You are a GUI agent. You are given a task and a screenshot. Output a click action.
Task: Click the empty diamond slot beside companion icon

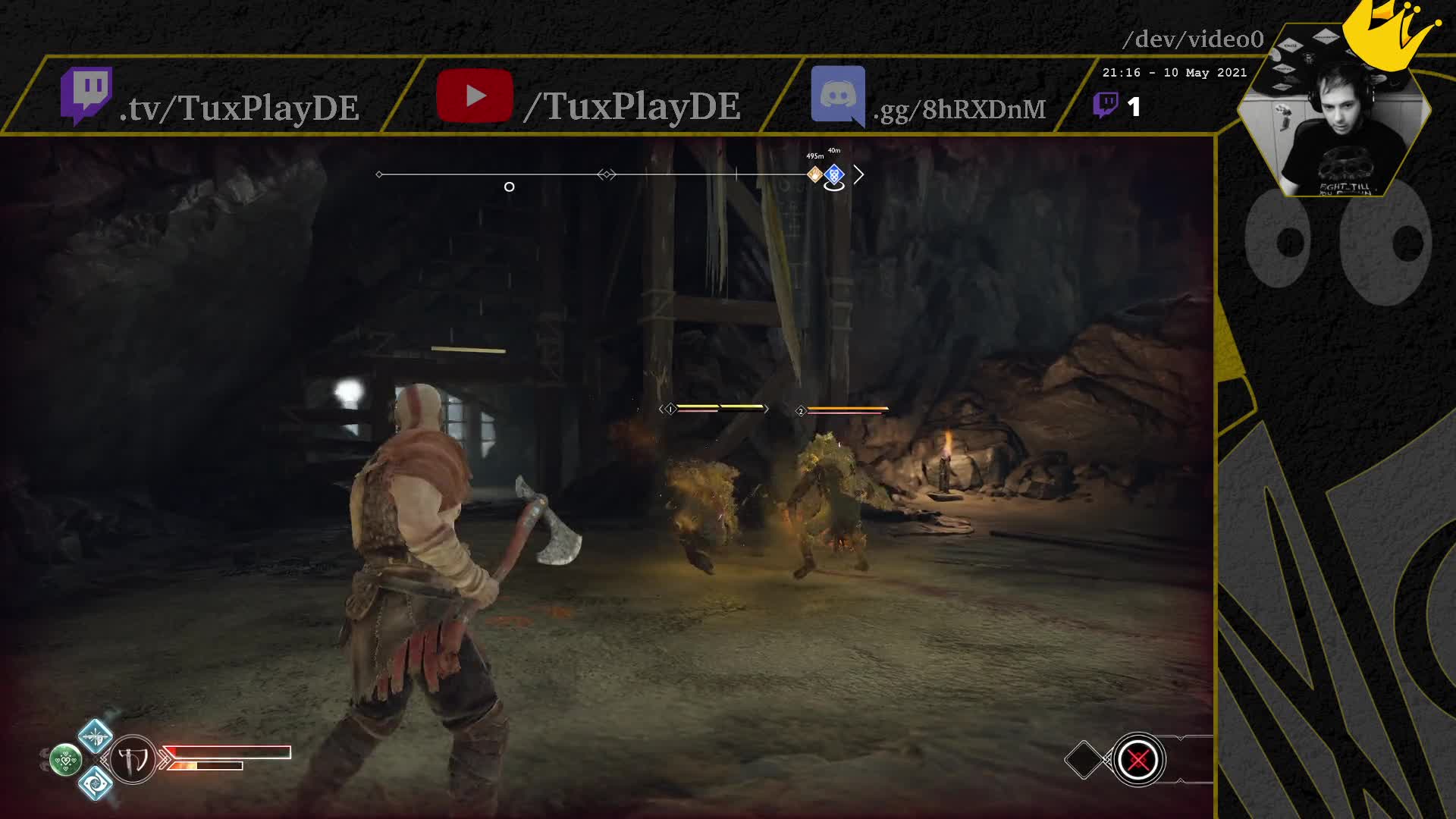click(1084, 759)
